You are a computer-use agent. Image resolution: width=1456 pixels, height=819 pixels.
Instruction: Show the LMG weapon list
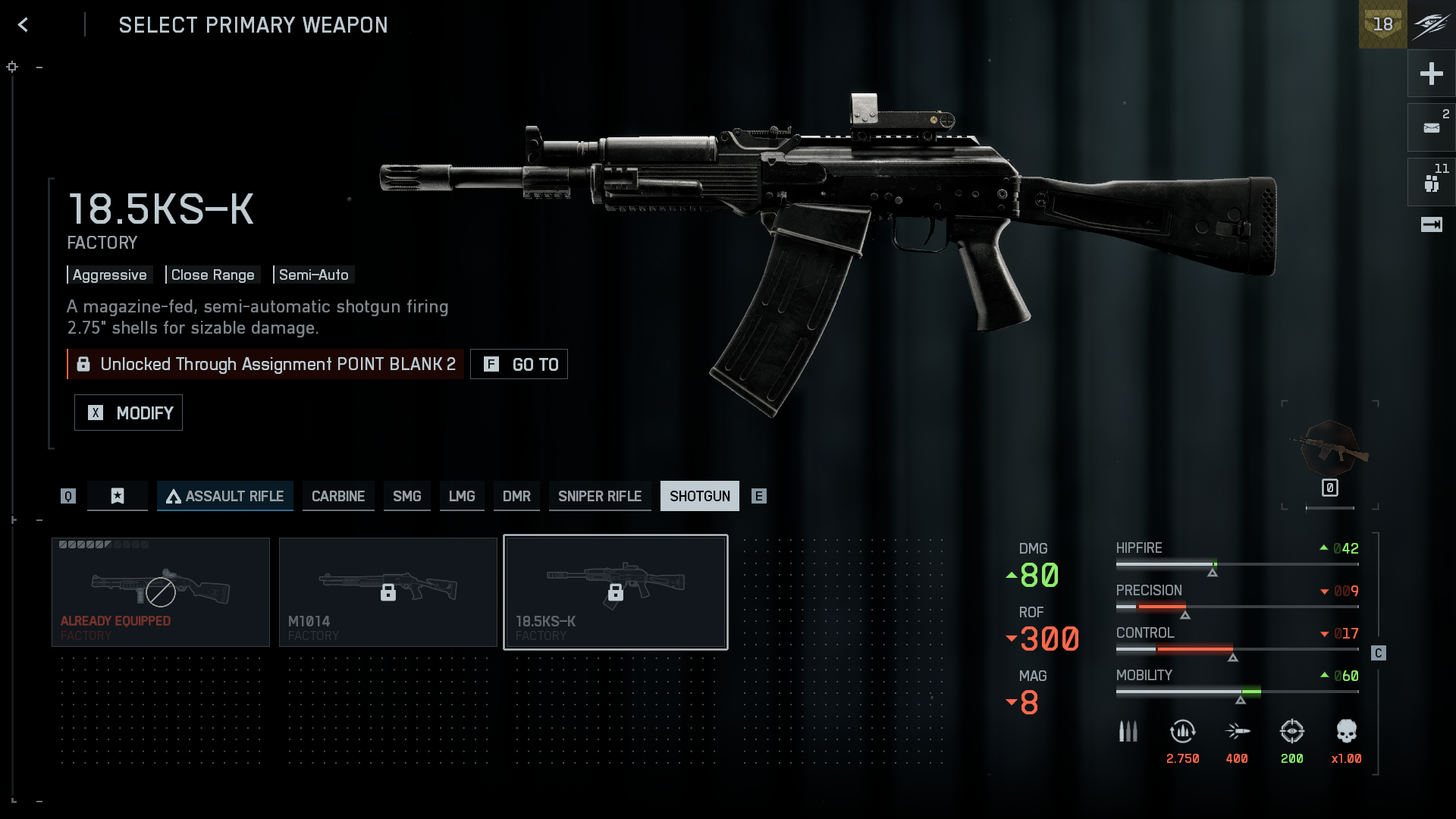(462, 496)
